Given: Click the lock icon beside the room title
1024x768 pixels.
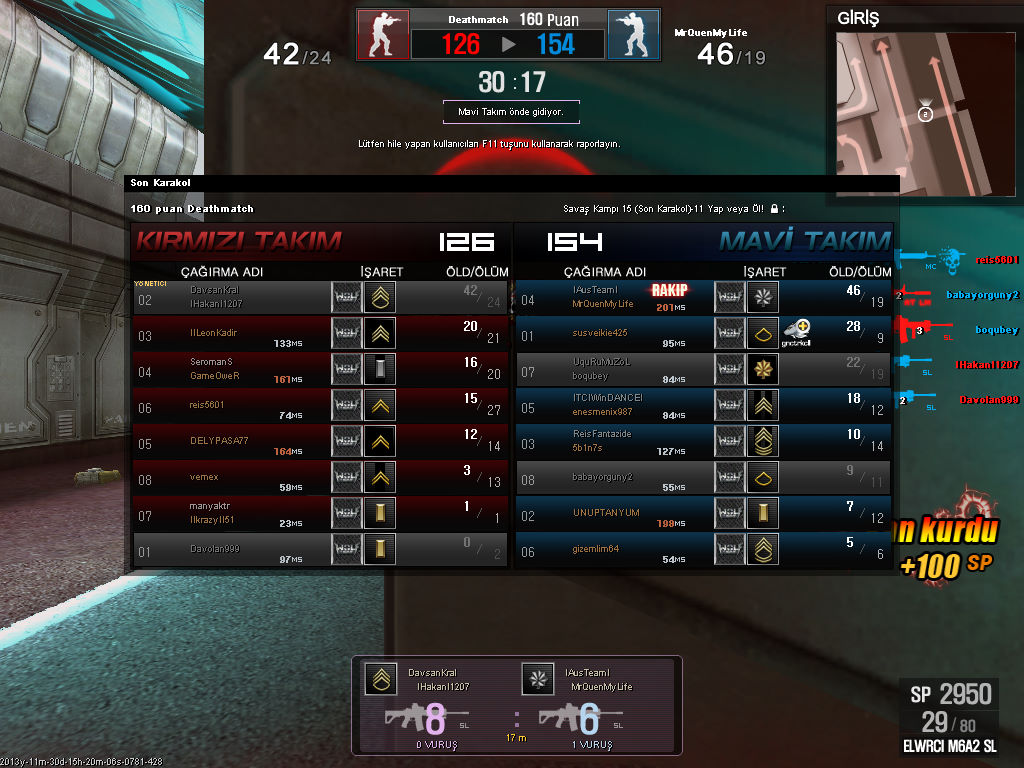Looking at the screenshot, I should point(774,209).
